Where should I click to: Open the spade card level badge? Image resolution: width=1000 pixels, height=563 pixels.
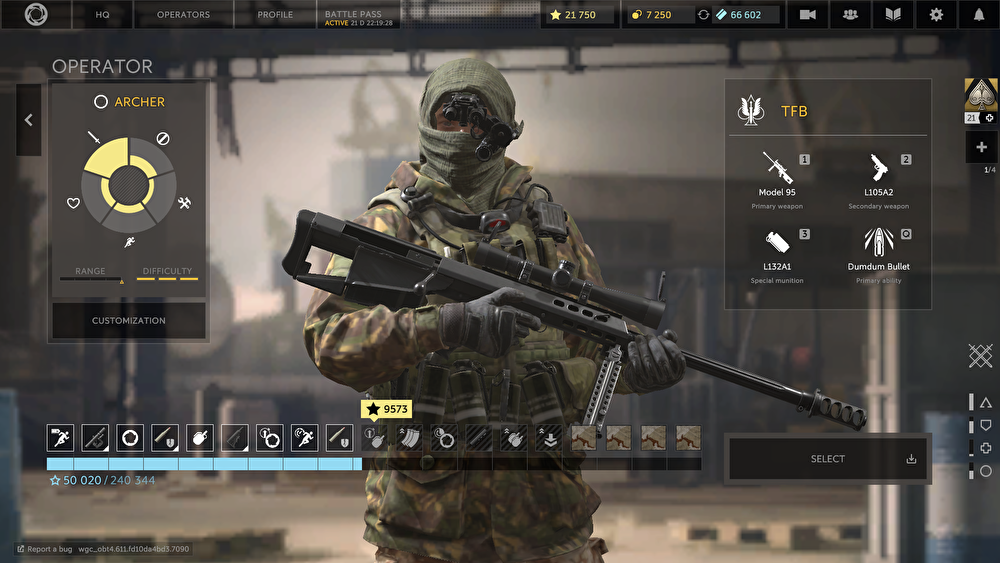coord(979,97)
